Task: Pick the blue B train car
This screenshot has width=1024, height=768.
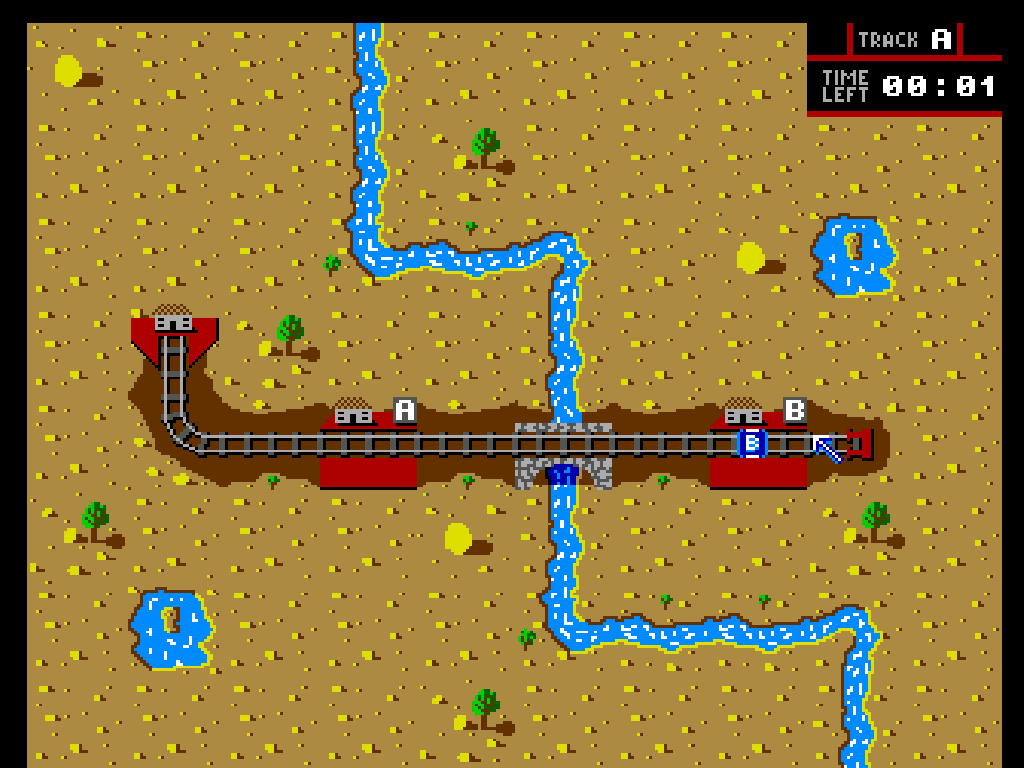Action: [753, 443]
